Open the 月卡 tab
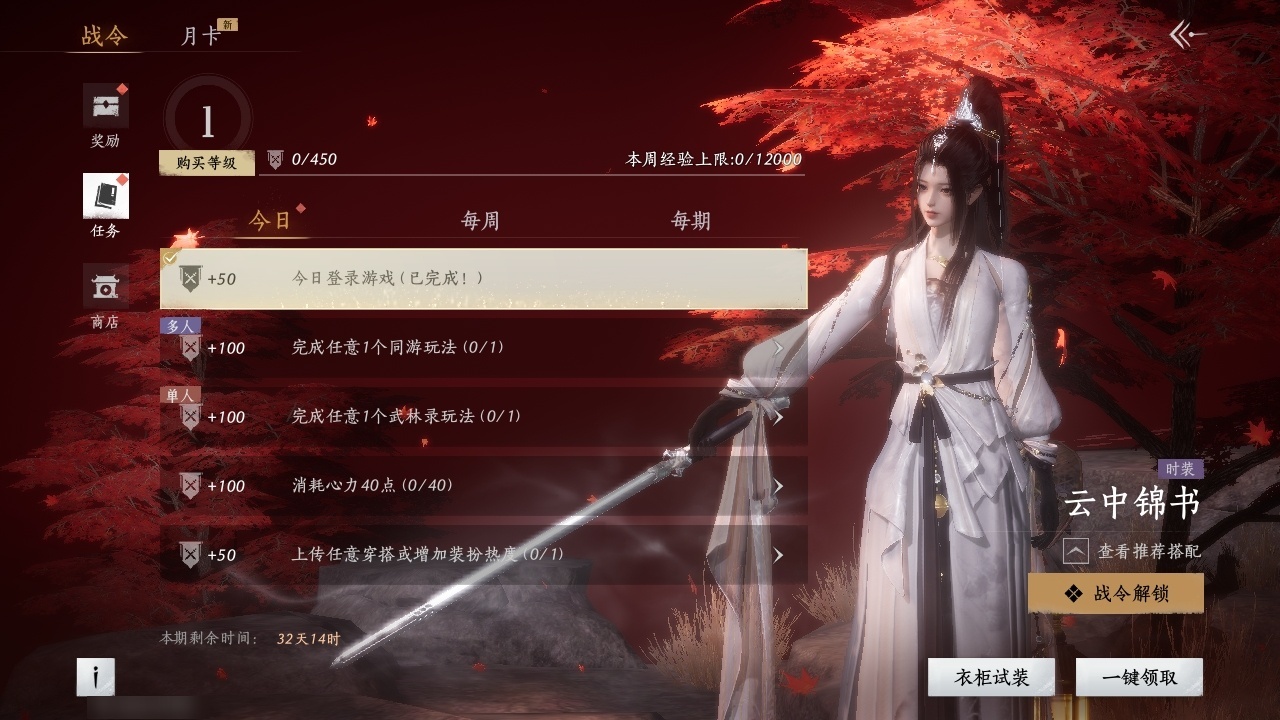Screen dimensions: 1280x720 [x=200, y=36]
